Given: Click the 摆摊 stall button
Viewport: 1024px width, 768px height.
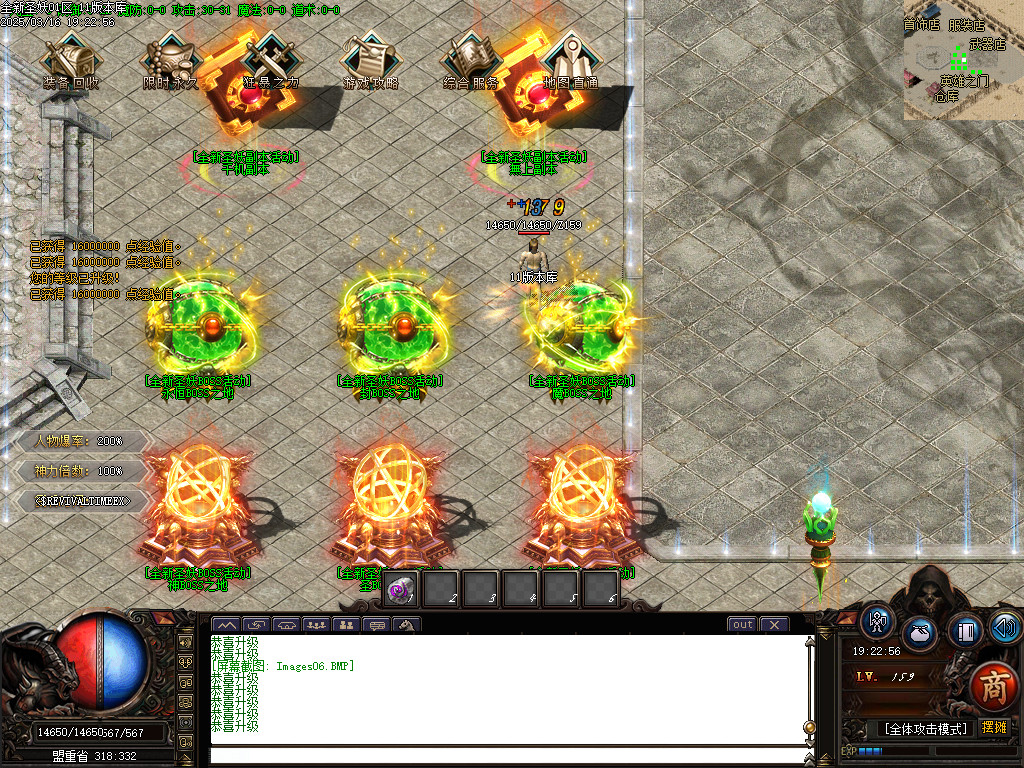Looking at the screenshot, I should (994, 728).
